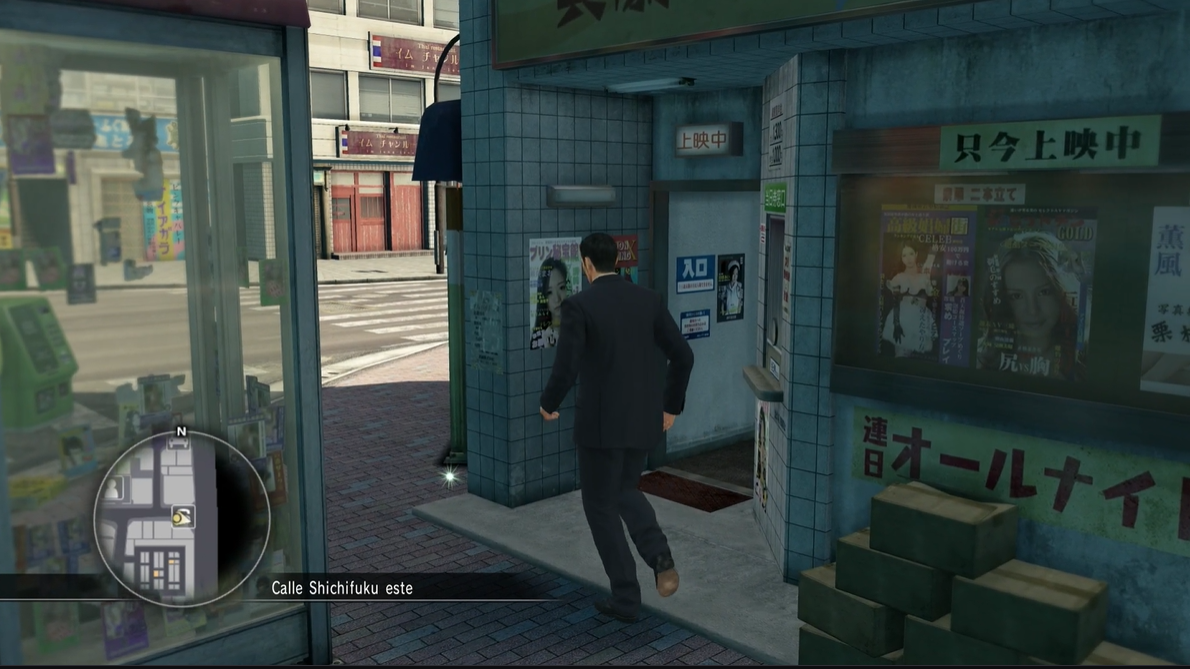Open the circular minimap
Screen dimensions: 1190x669
coord(181,519)
